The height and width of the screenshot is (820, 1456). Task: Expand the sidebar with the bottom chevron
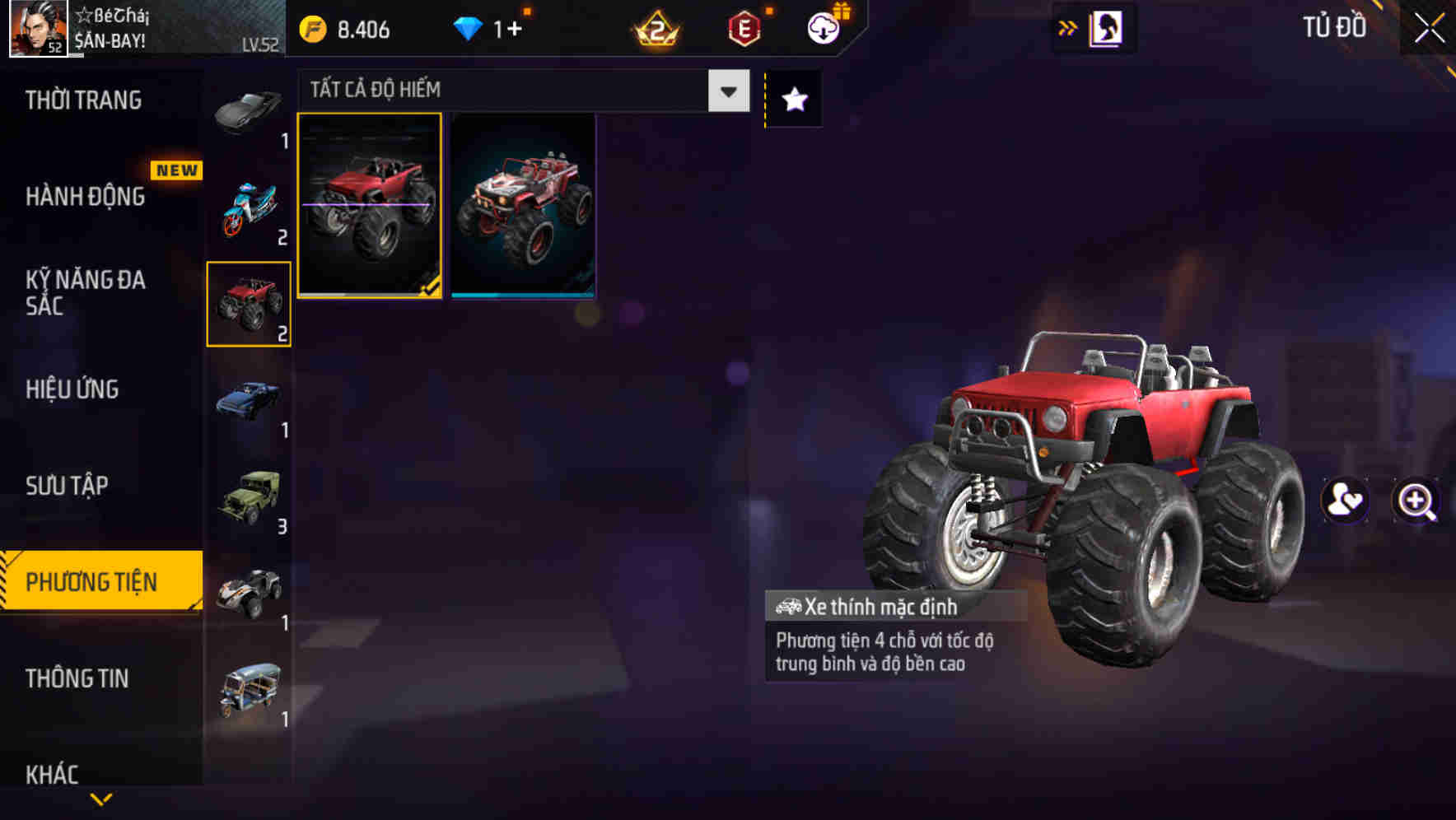102,797
